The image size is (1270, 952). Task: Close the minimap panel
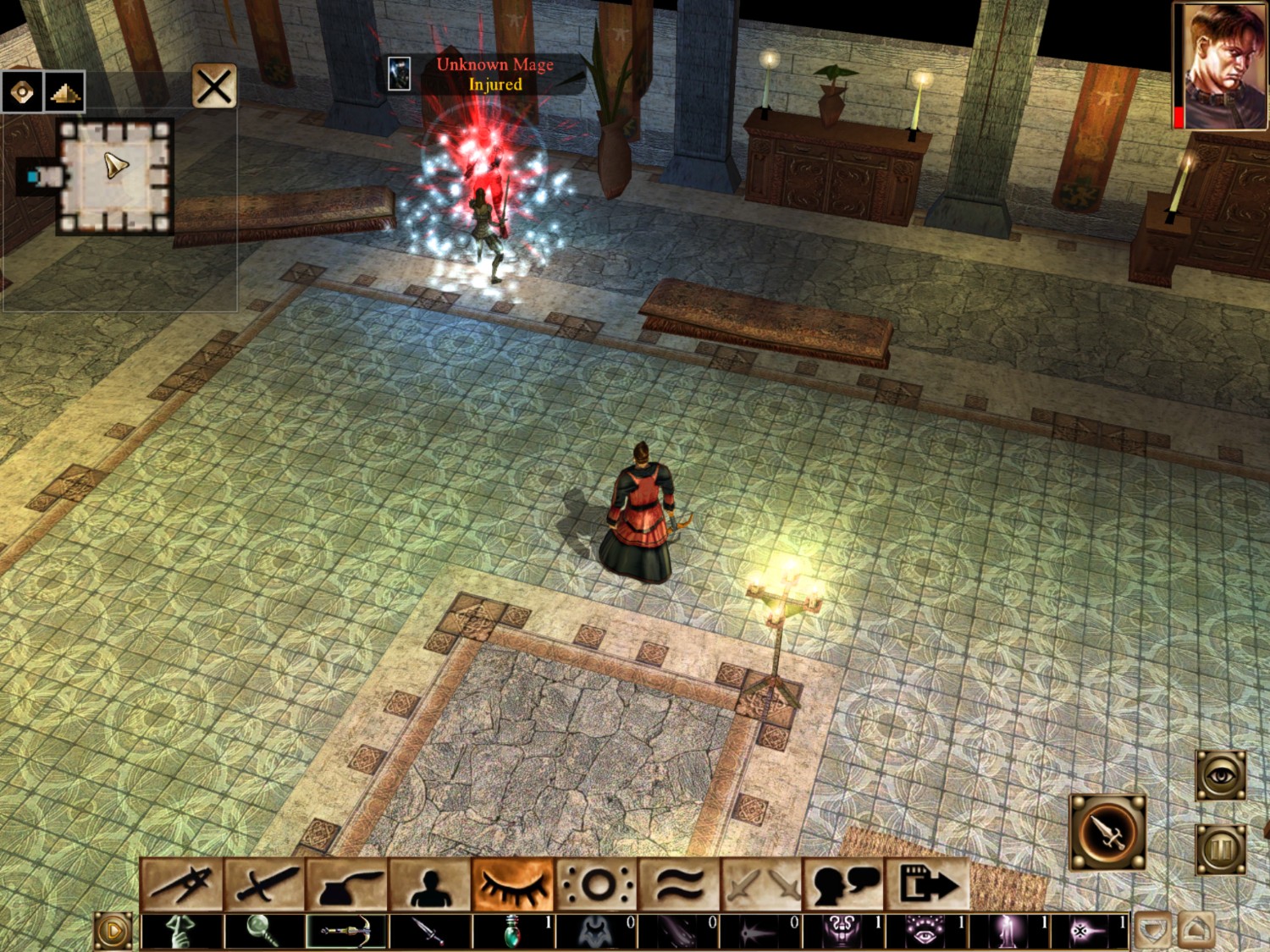pyautogui.click(x=213, y=86)
